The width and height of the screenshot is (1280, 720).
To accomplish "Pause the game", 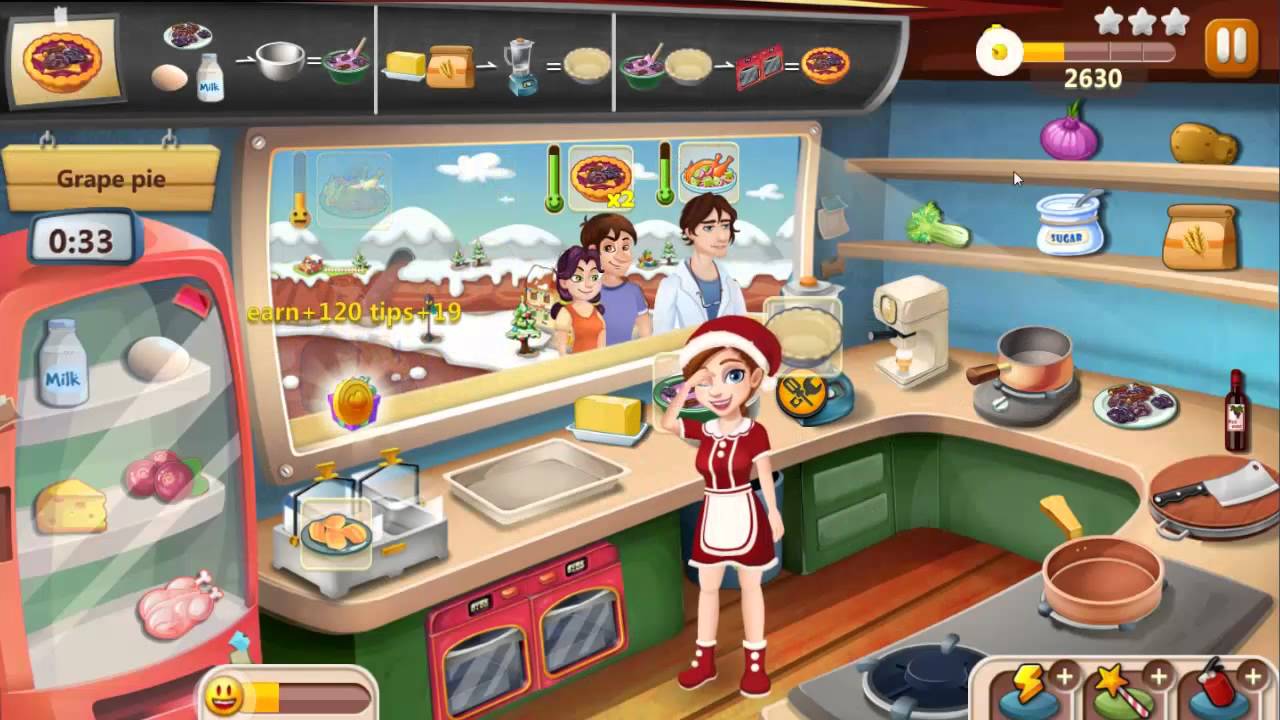I will (1229, 47).
